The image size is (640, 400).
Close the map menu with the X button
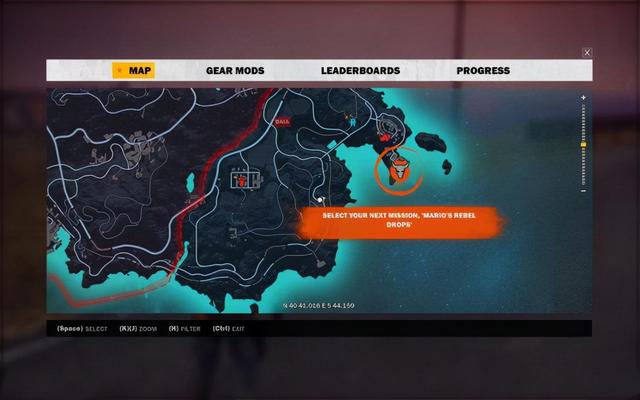tap(587, 52)
